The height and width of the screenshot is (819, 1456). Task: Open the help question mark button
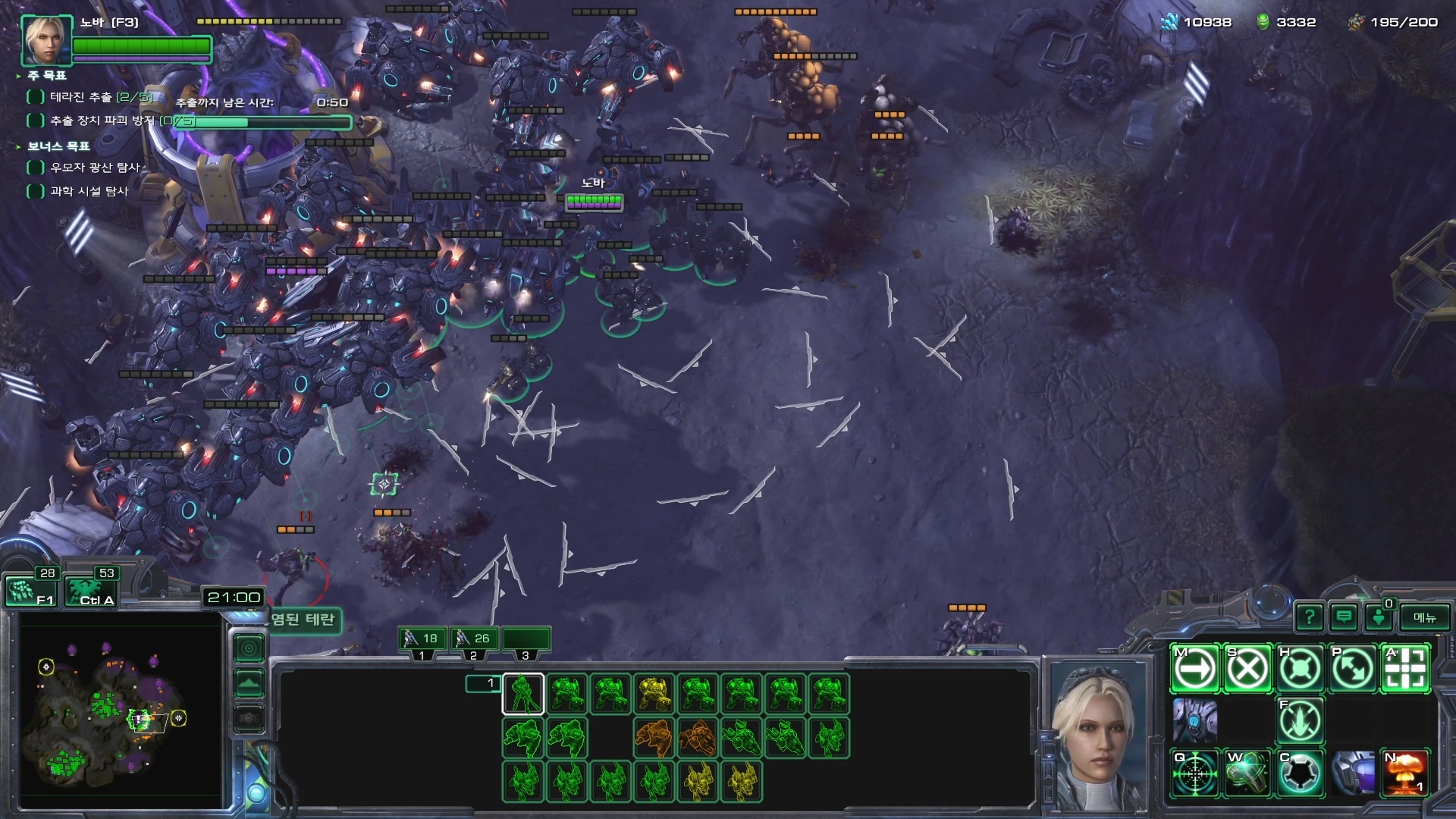tap(1310, 617)
